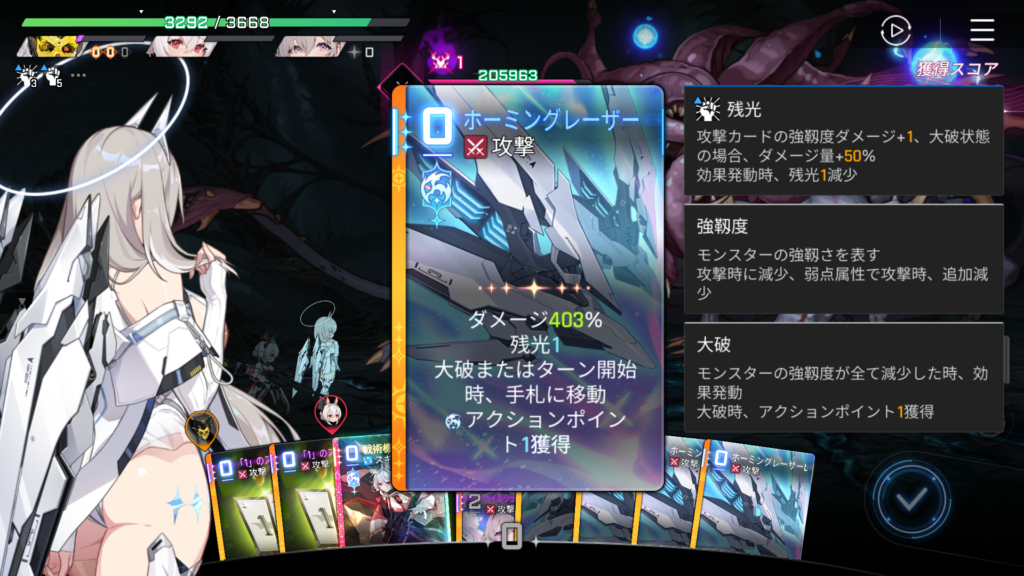Screen dimensions: 1024x576
Task: Choose the cost-2 attack card in hand
Action: pyautogui.click(x=478, y=515)
